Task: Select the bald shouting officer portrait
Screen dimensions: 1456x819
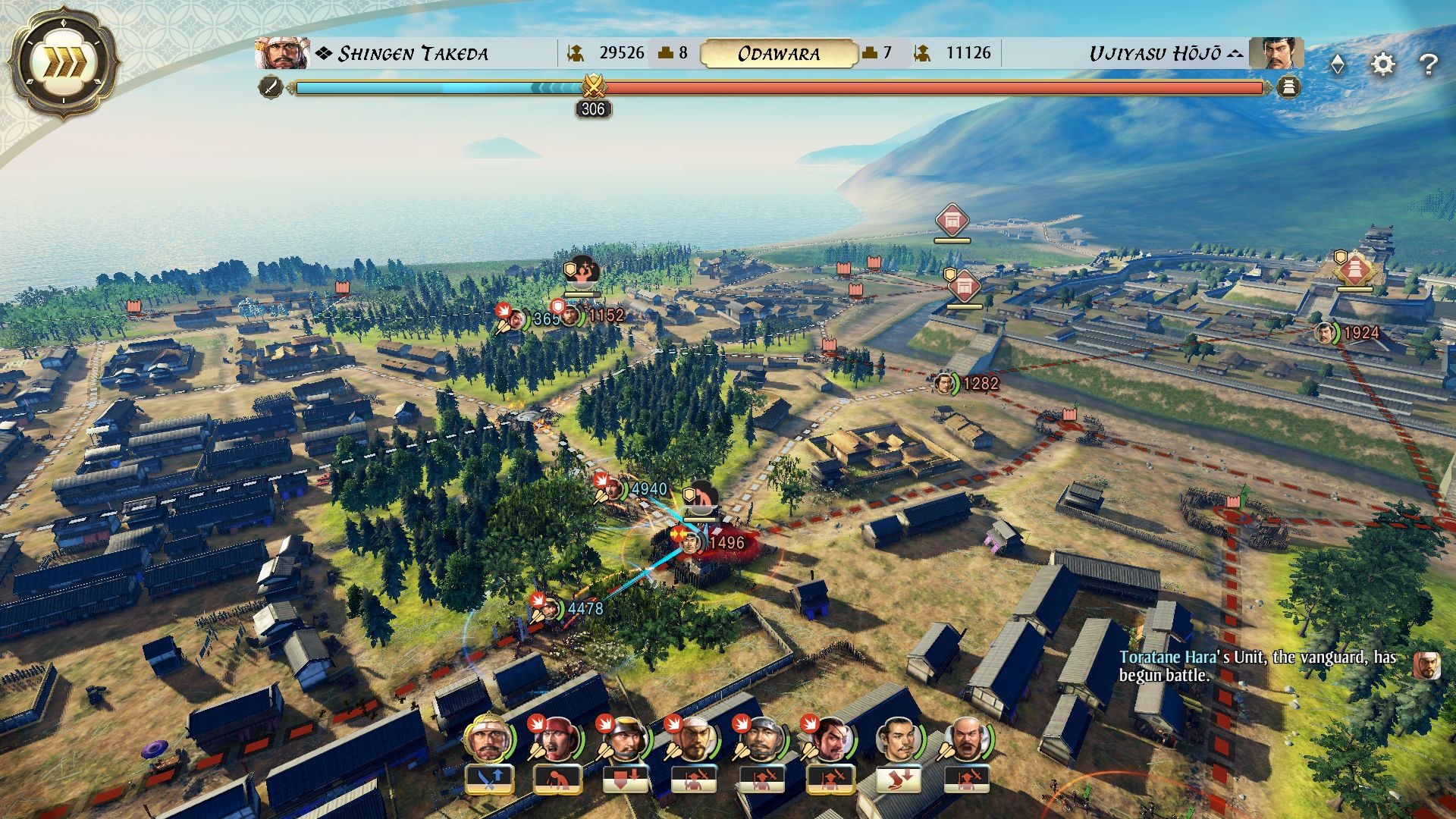Action: pyautogui.click(x=967, y=738)
